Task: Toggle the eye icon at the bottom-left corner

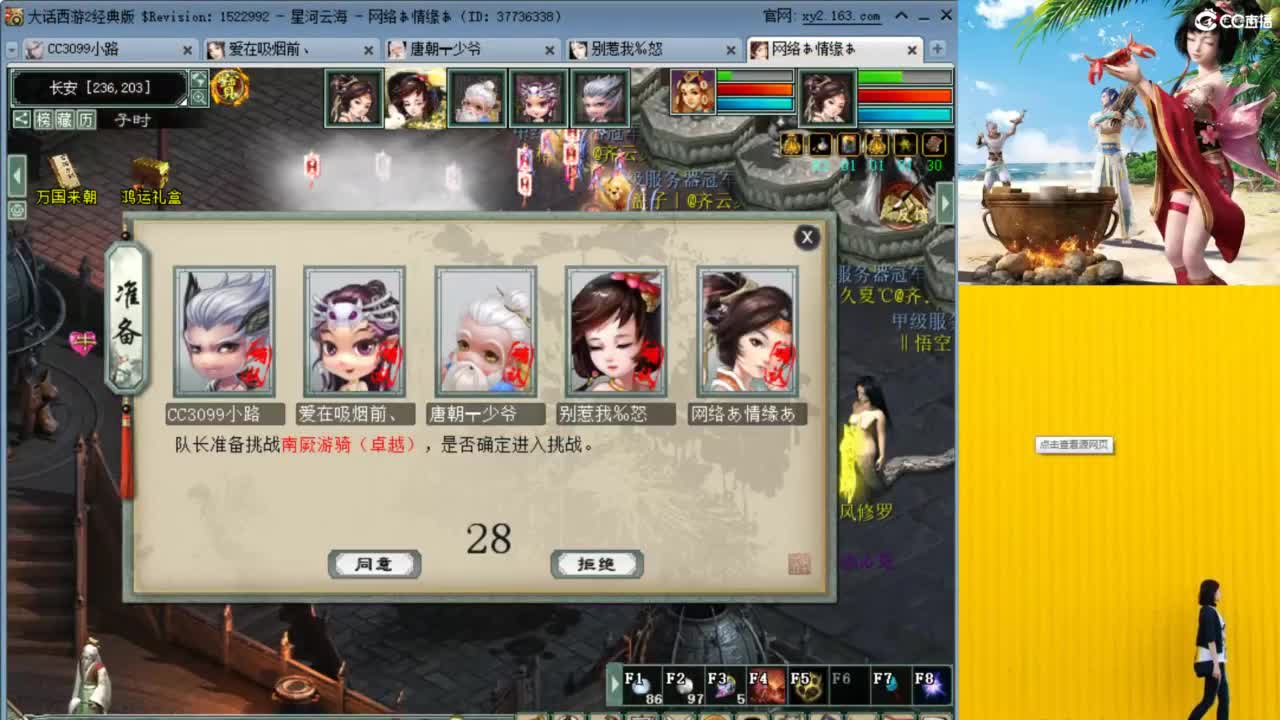Action: point(17,210)
